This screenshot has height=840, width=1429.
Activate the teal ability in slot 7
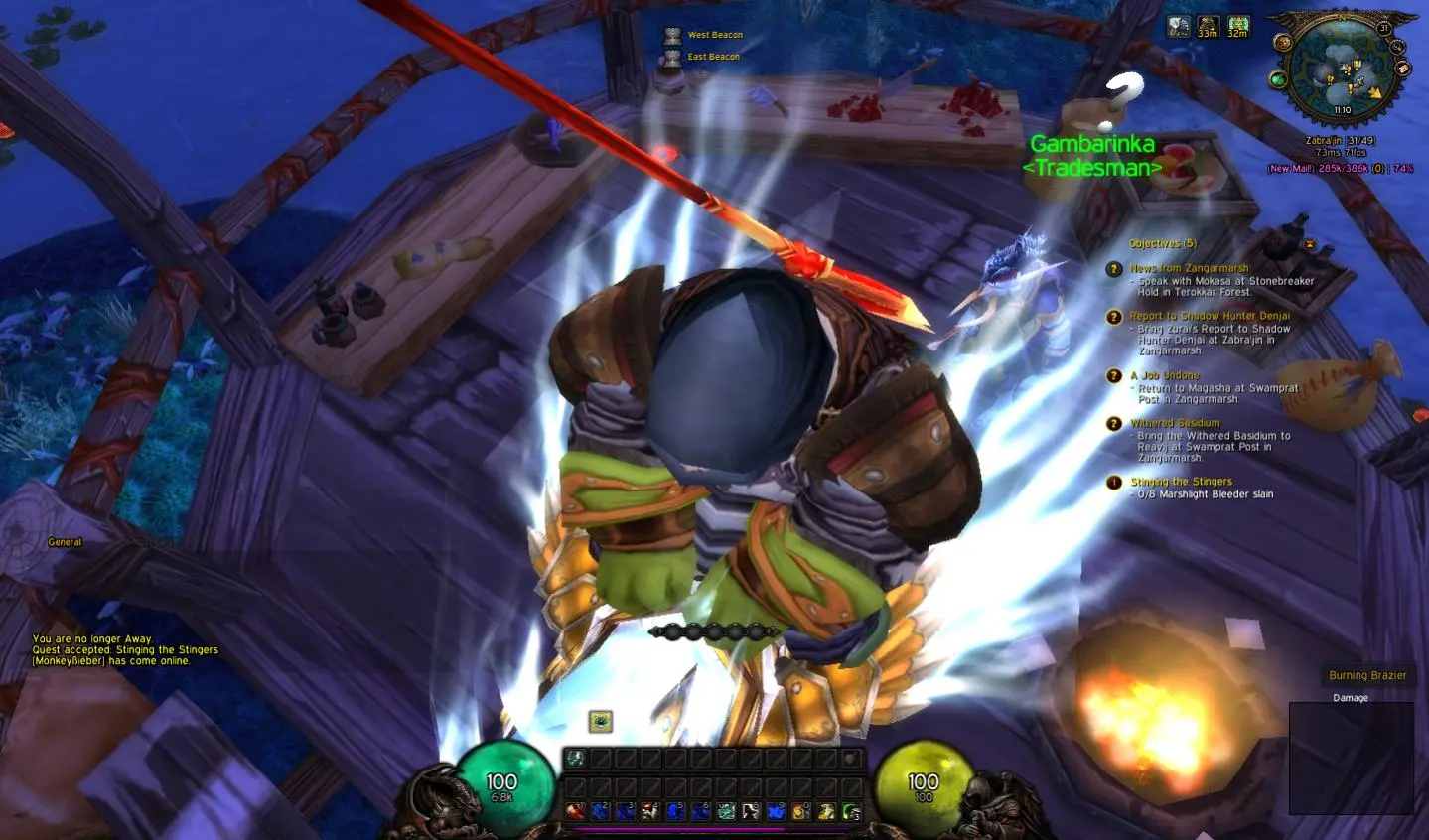tap(726, 811)
